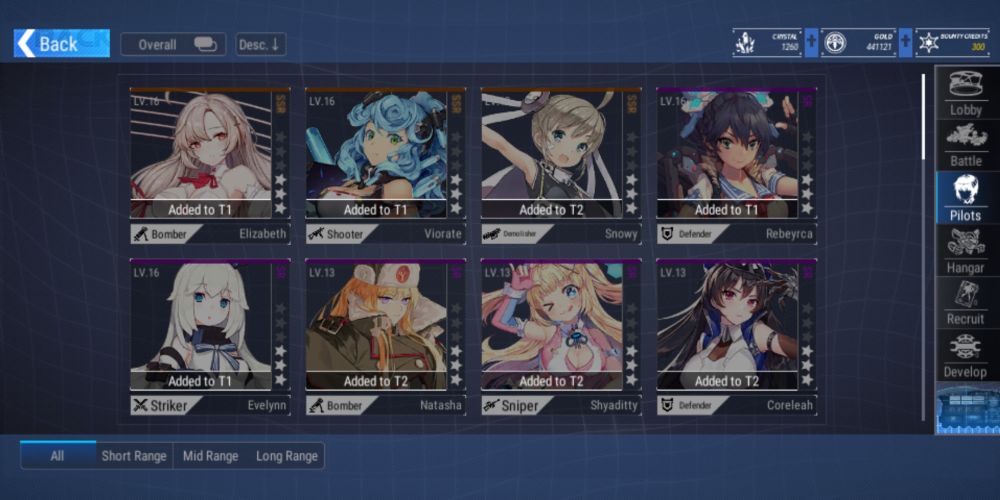
Task: Open the Battle menu
Action: (965, 144)
